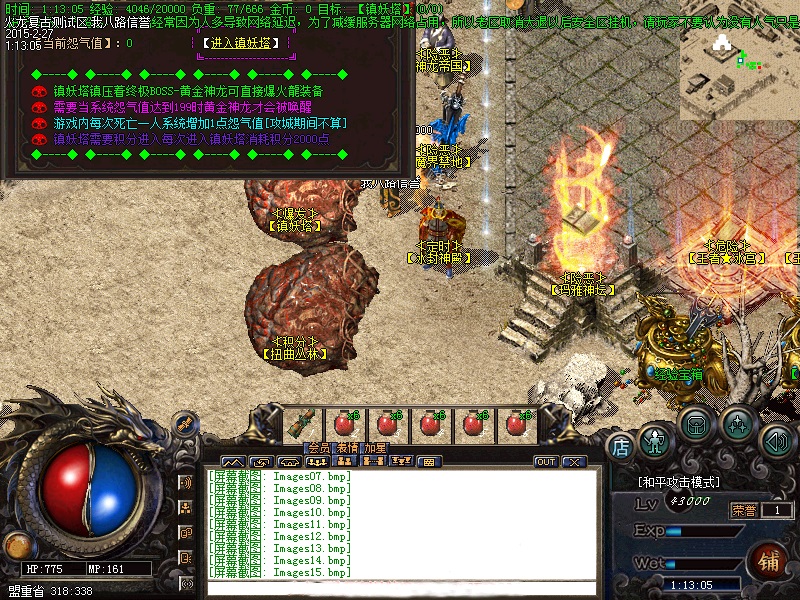Open the bag helmet-shaped round icon
Image resolution: width=800 pixels, height=600 pixels.
click(x=696, y=424)
